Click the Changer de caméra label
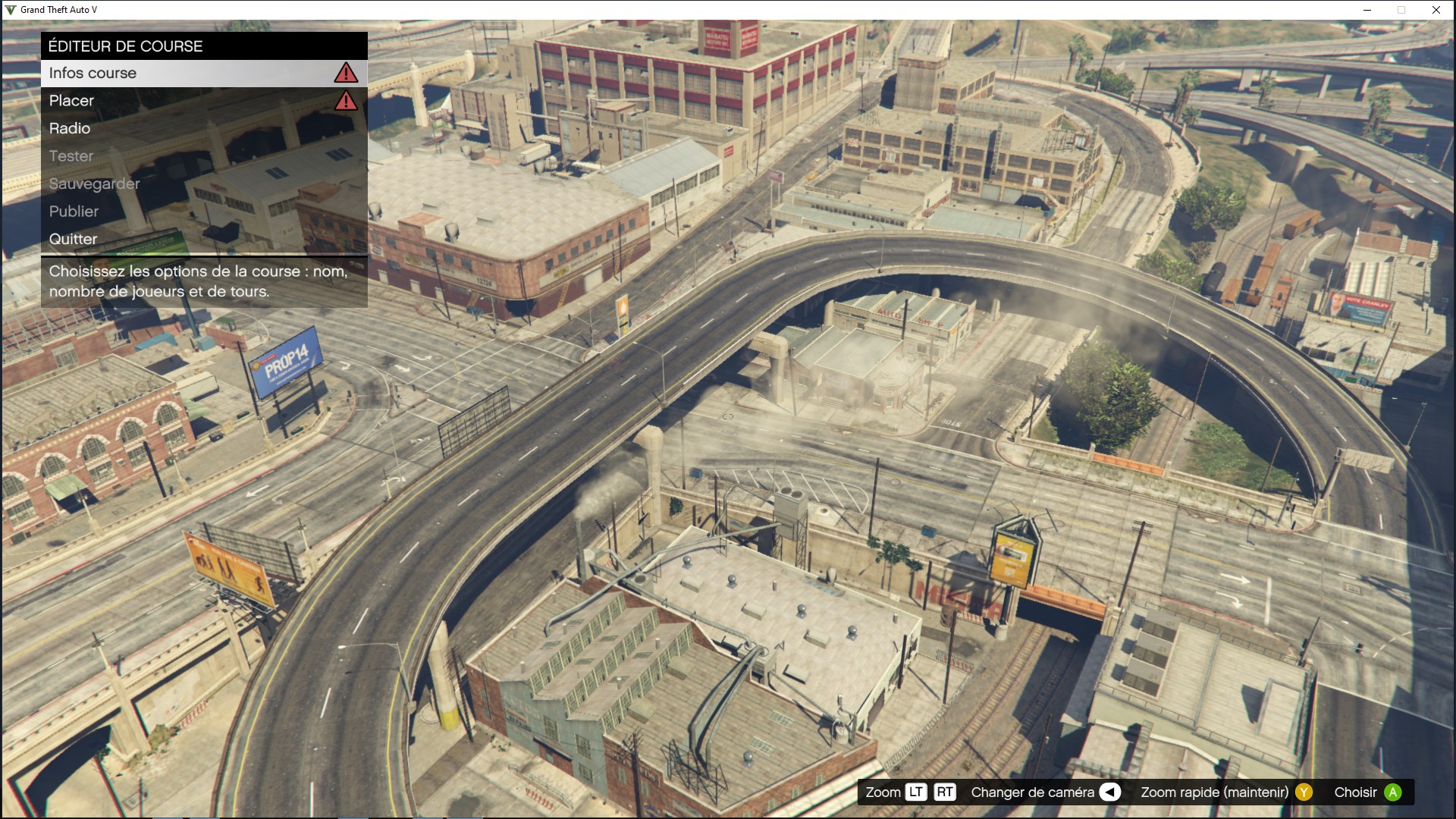Viewport: 1456px width, 819px height. coord(1031,792)
